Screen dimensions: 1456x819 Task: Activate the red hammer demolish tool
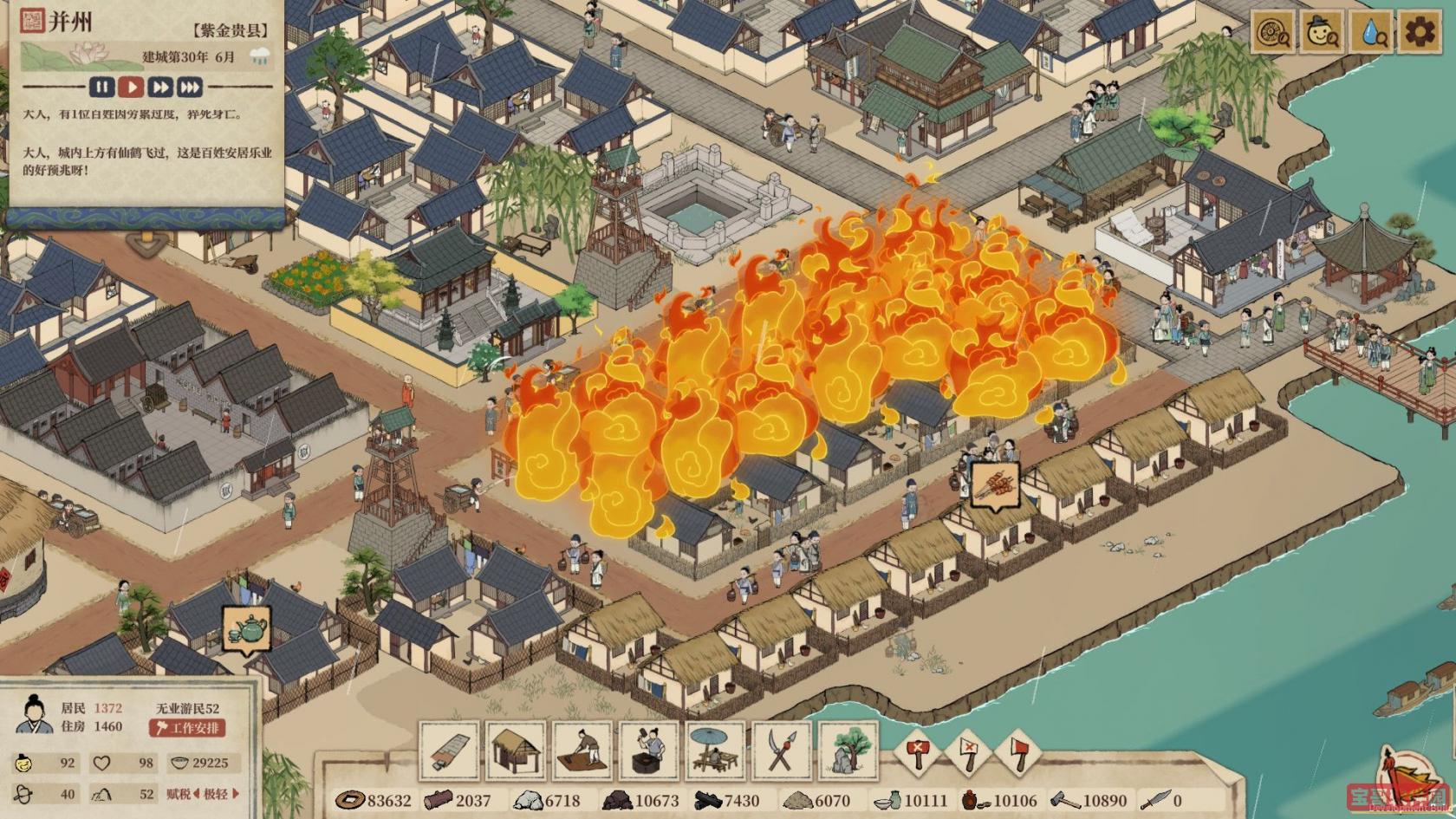pos(917,751)
